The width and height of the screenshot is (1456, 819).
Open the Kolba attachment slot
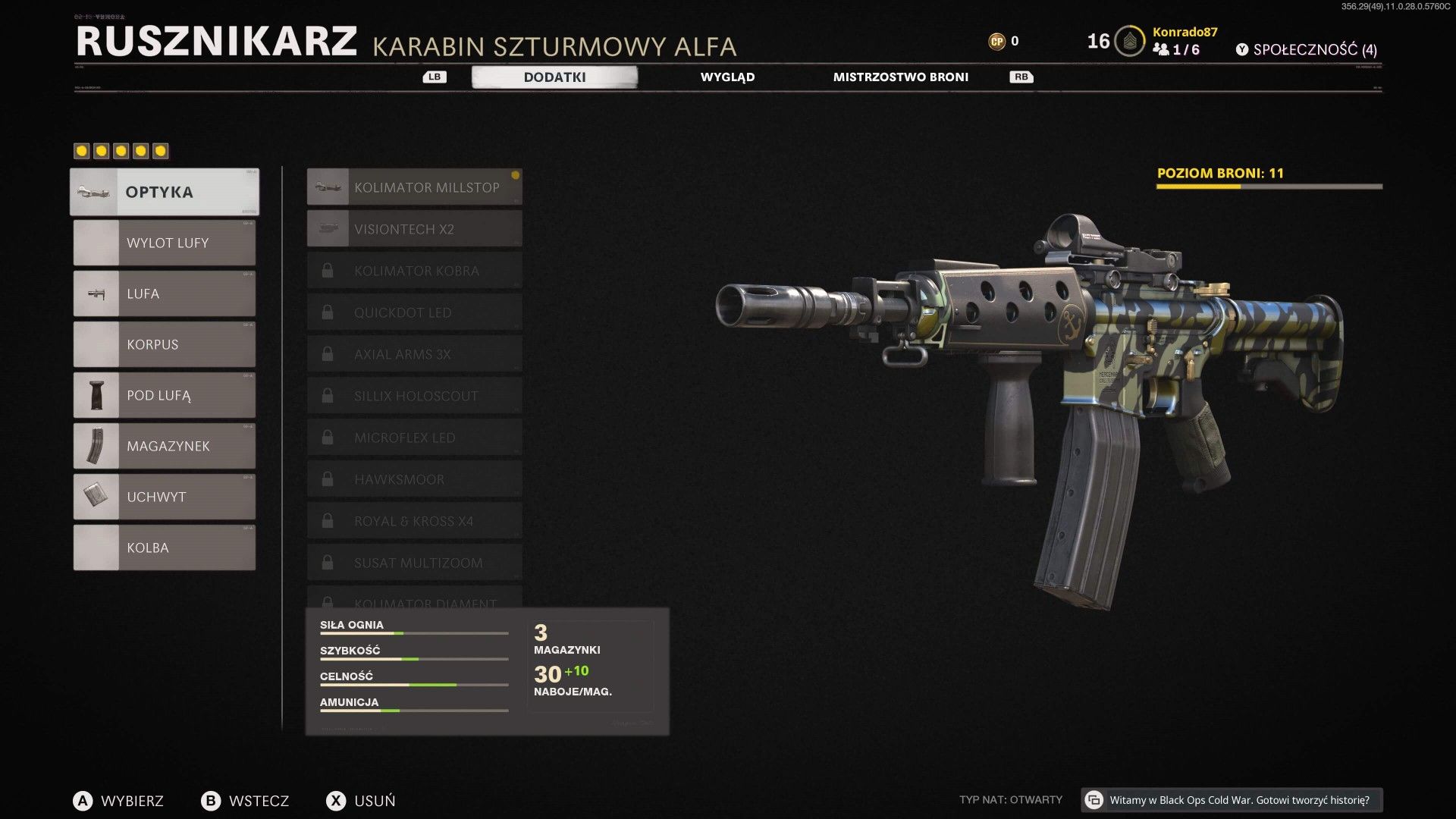coord(165,548)
